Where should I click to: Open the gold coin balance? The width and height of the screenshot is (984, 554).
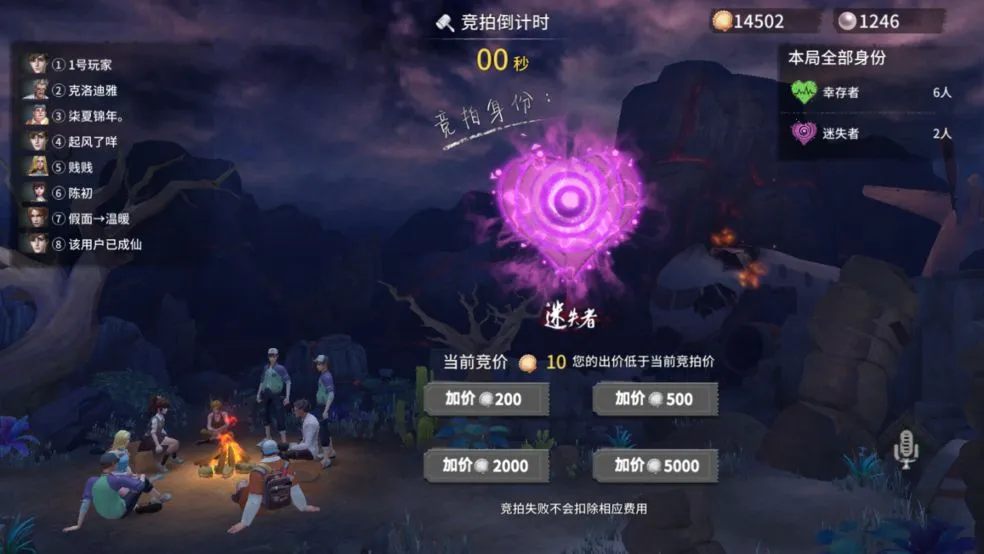[750, 21]
